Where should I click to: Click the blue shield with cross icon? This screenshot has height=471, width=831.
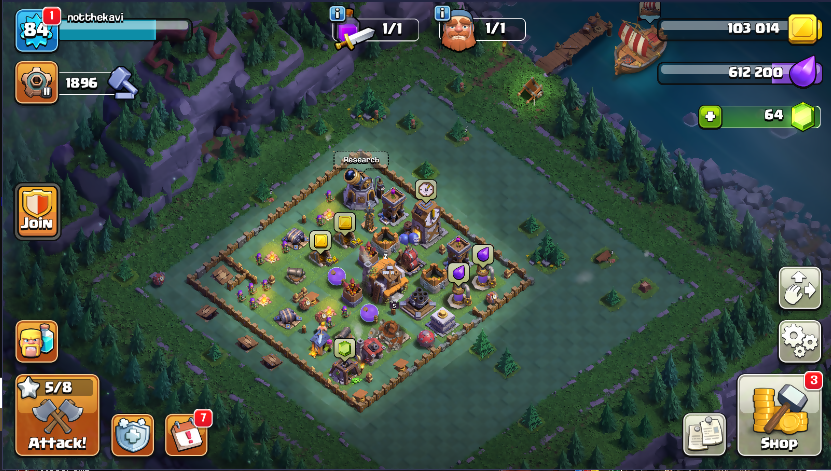(133, 434)
